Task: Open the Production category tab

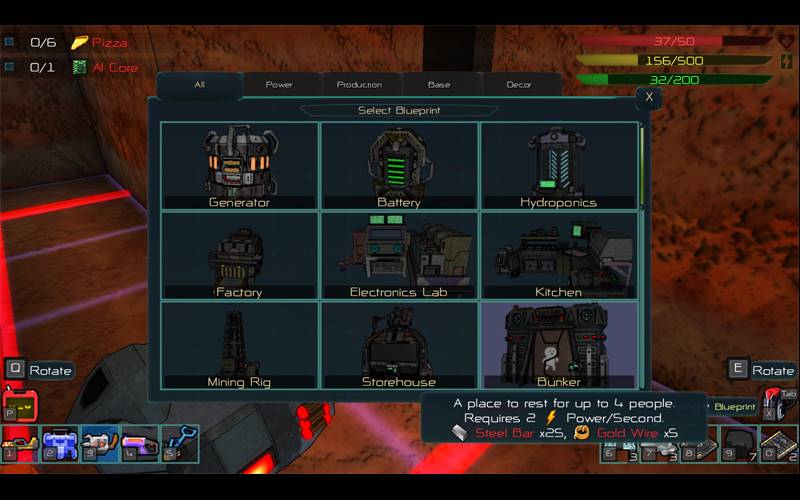Action: tap(359, 85)
